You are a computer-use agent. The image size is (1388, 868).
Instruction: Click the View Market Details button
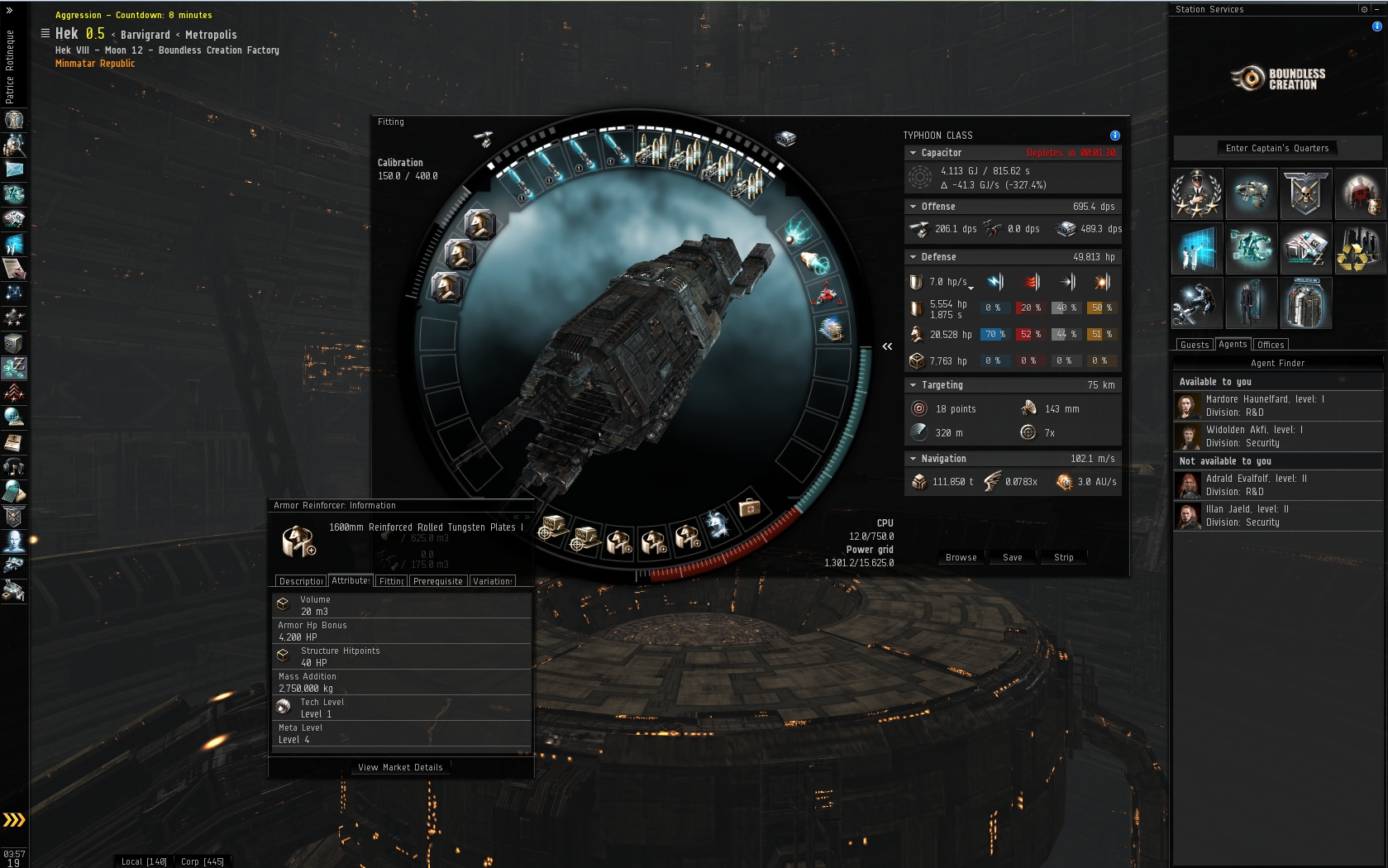pyautogui.click(x=400, y=767)
